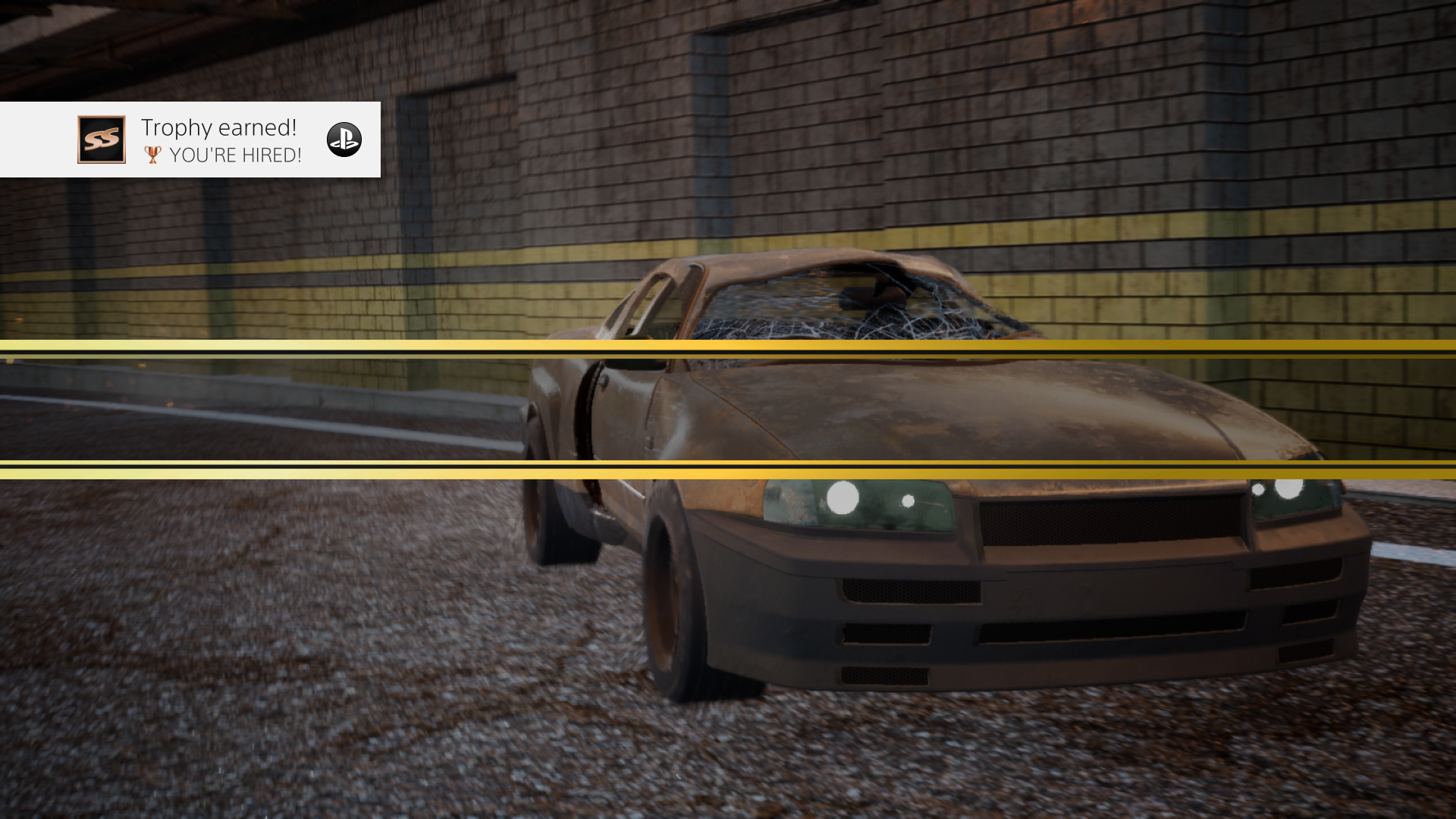
Task: Click the SS game icon in the notification
Action: coord(101,140)
